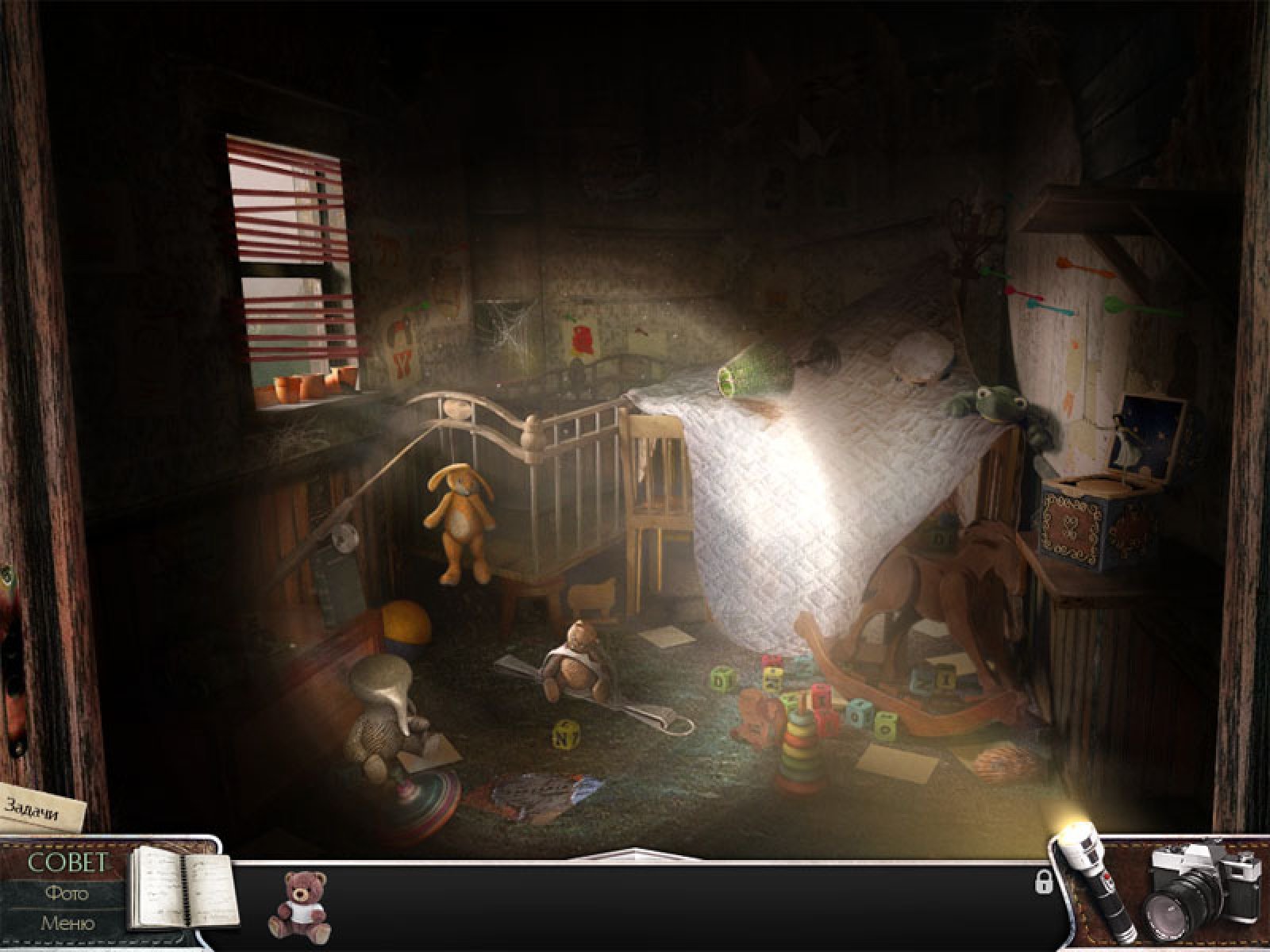Click the СОВЕТ hint button
Image resolution: width=1270 pixels, height=952 pixels.
tap(67, 863)
